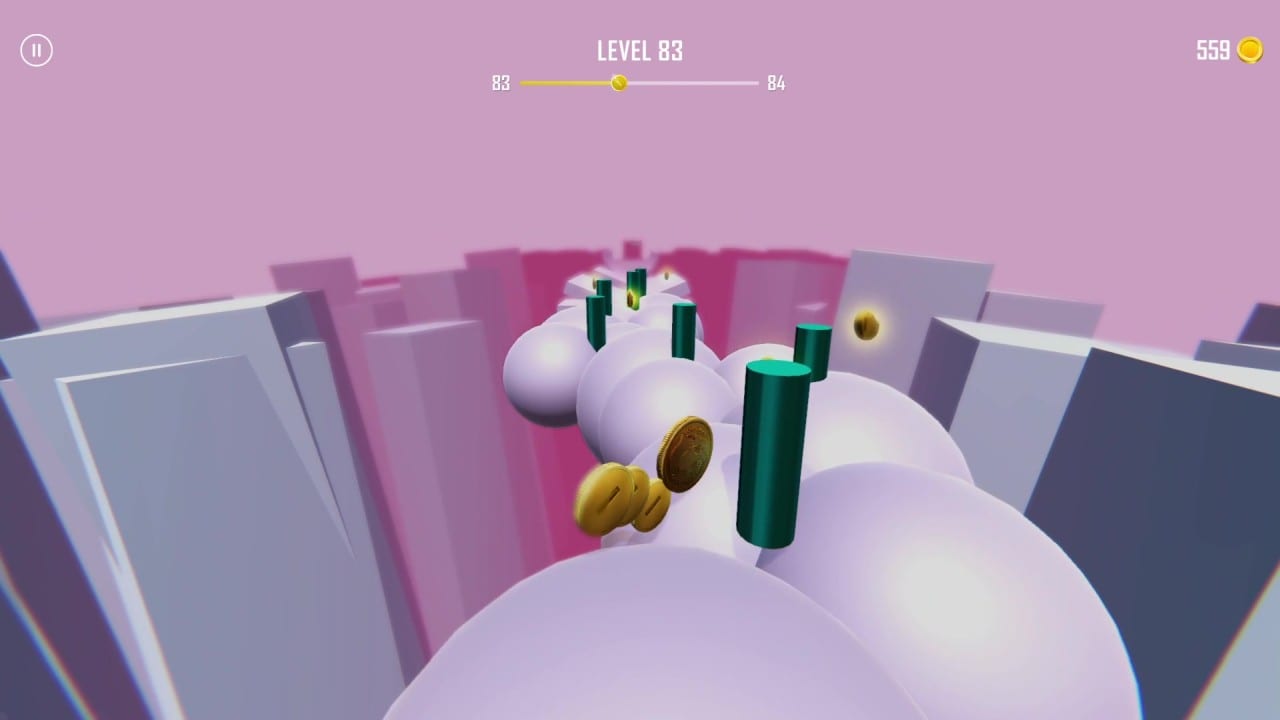The width and height of the screenshot is (1280, 720).
Task: Select the number 84 on the progress bar
Action: point(776,84)
